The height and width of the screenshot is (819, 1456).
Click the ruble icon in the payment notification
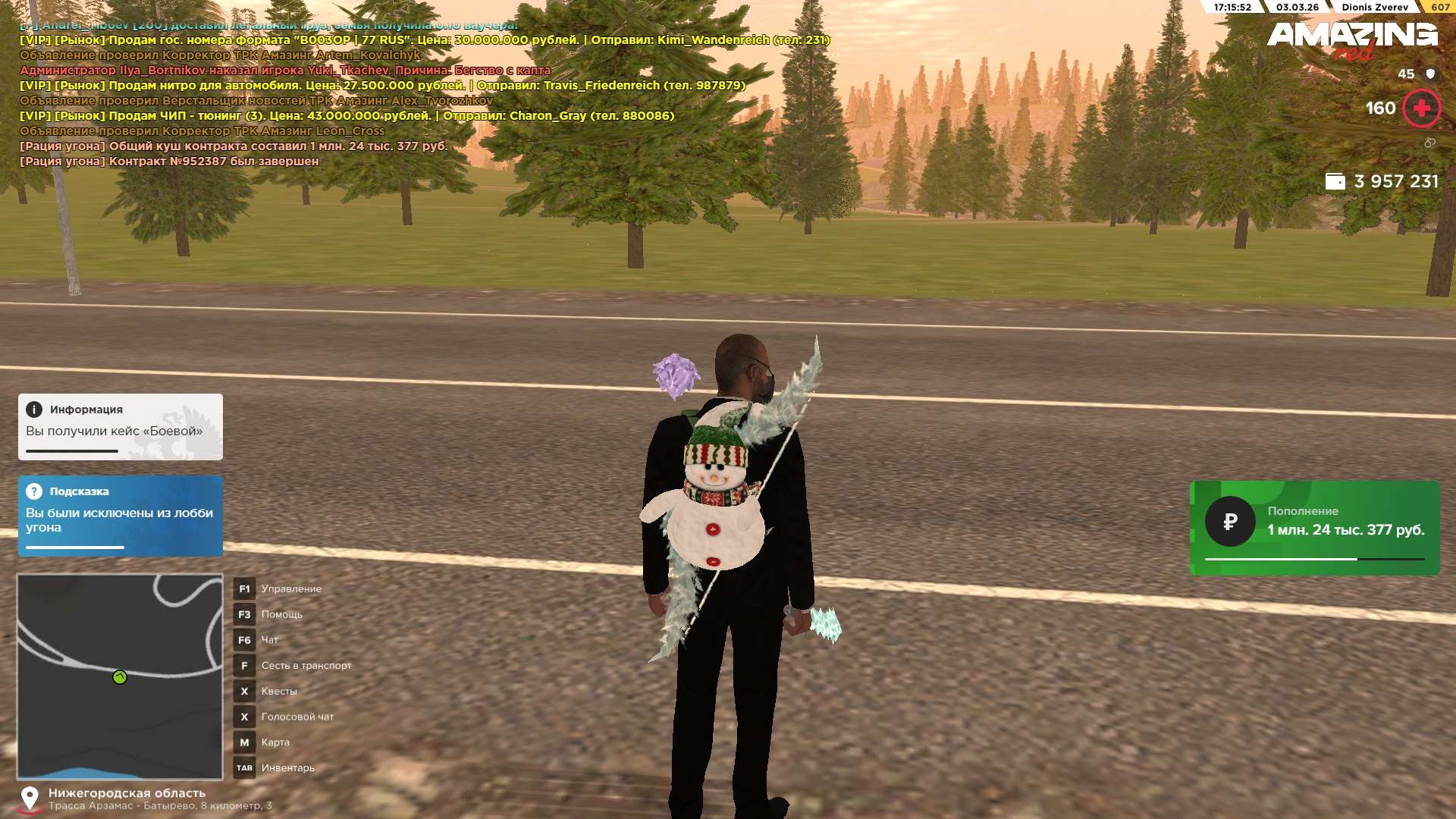(x=1230, y=522)
